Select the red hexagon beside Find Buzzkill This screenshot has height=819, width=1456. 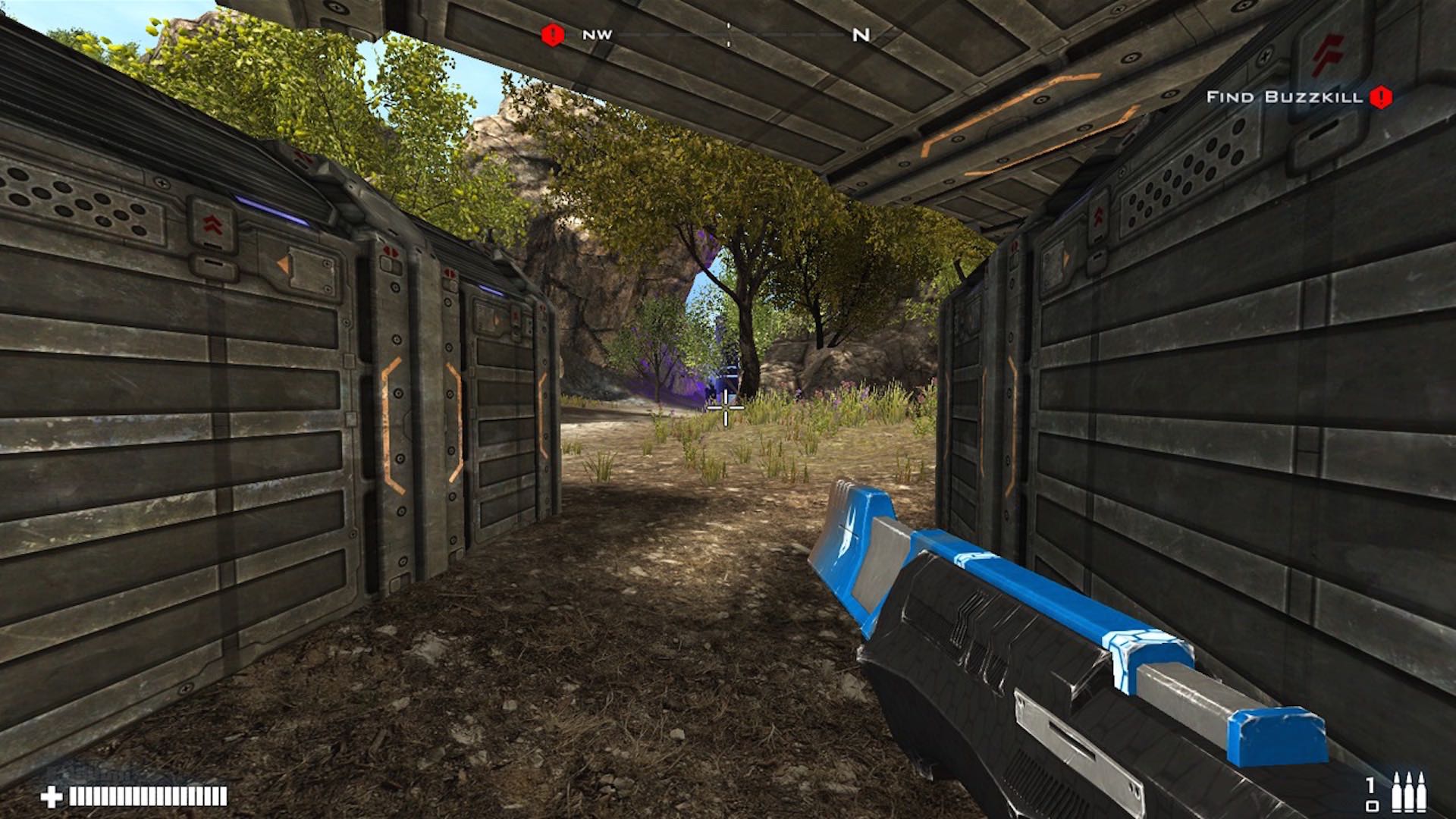point(1380,97)
